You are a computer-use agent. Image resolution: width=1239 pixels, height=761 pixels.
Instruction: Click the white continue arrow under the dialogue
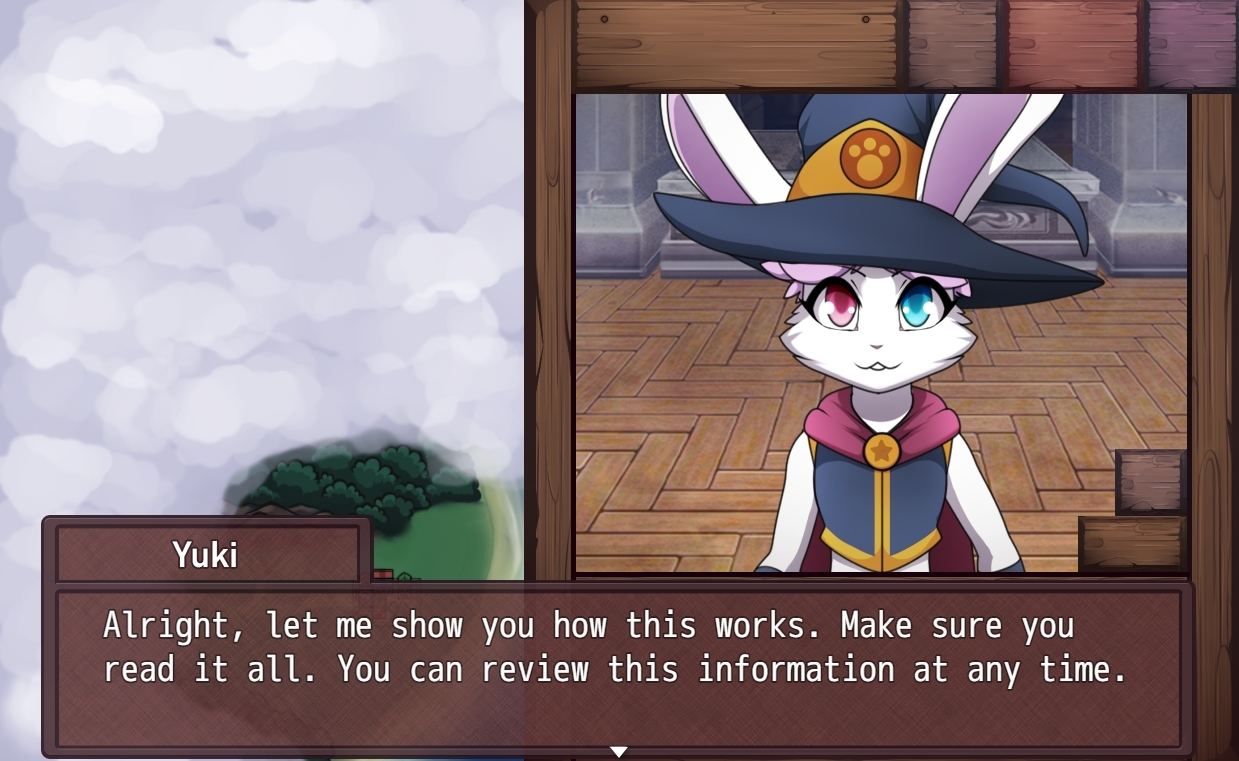[x=619, y=751]
